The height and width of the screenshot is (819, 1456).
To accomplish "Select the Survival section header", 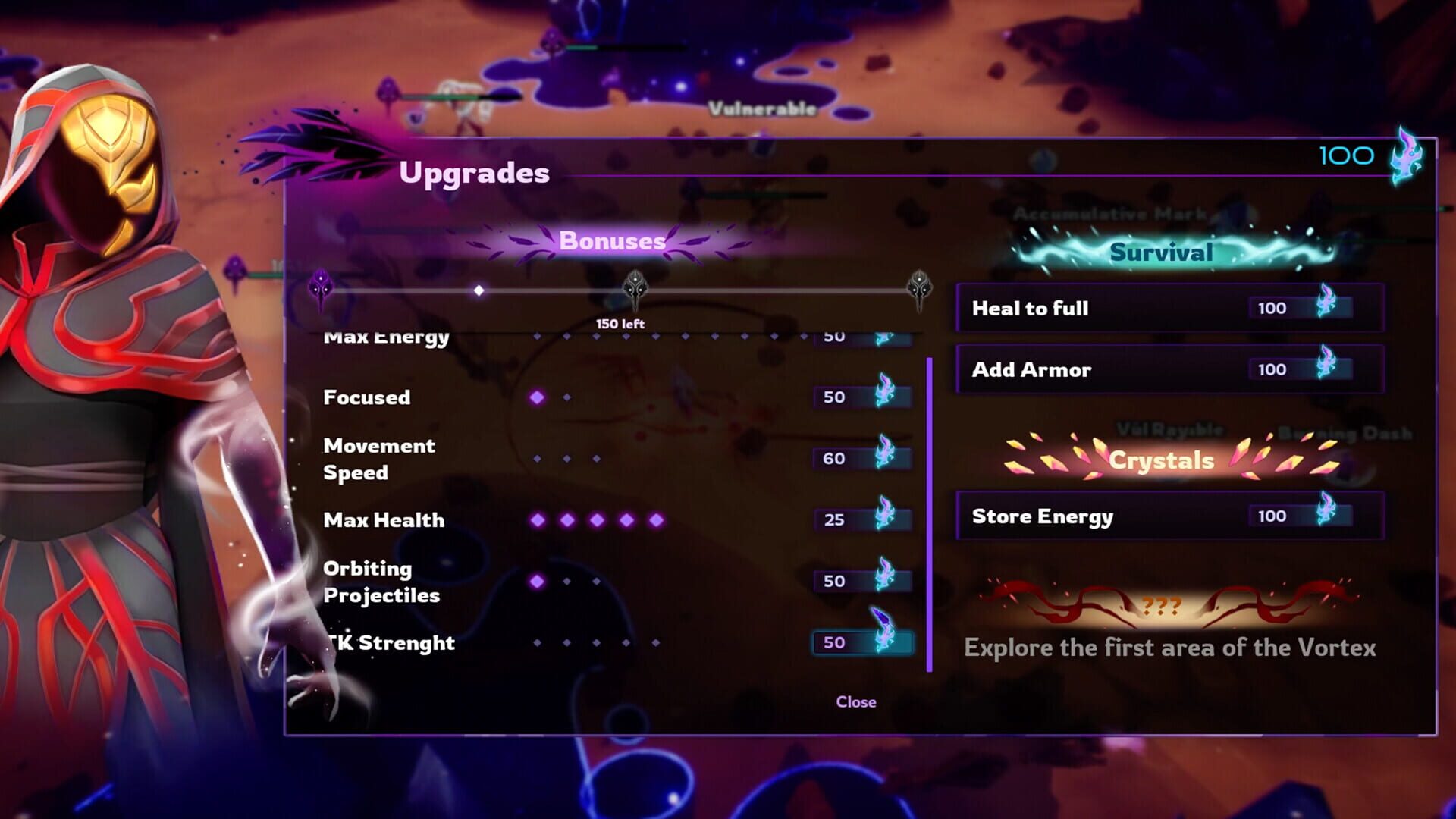I will (x=1161, y=251).
